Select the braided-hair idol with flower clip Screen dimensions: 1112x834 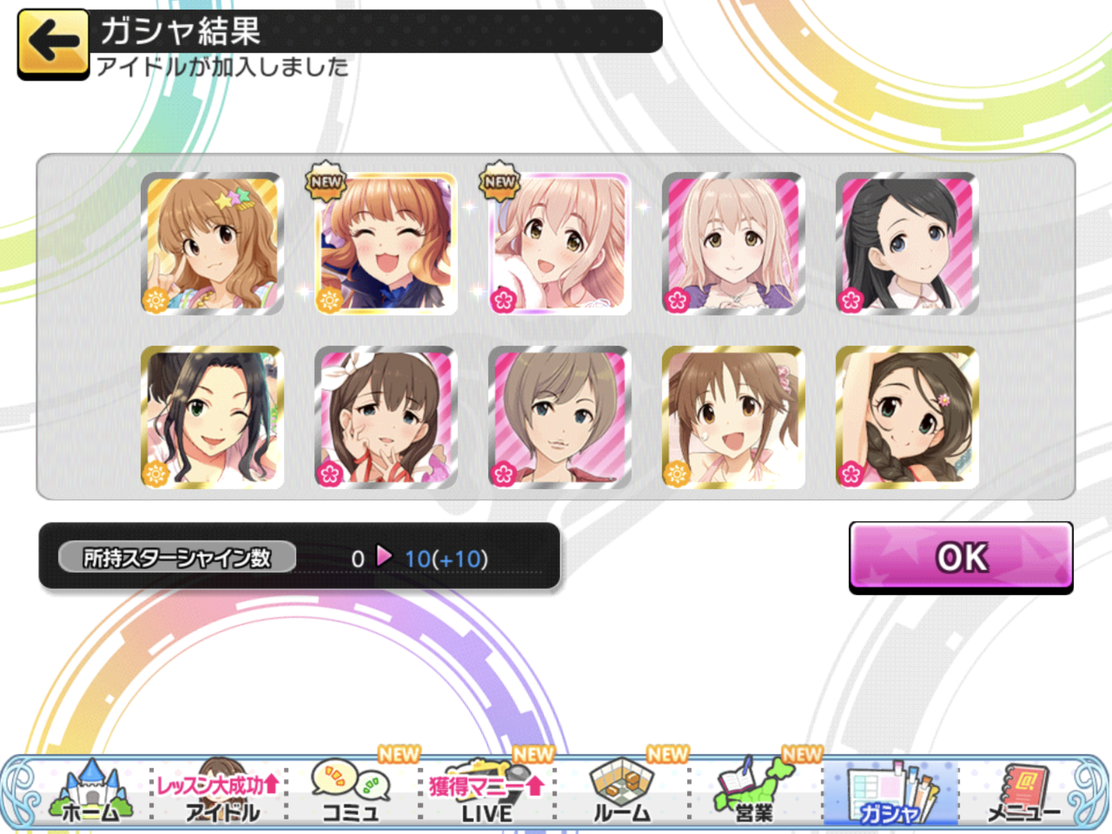(x=907, y=417)
